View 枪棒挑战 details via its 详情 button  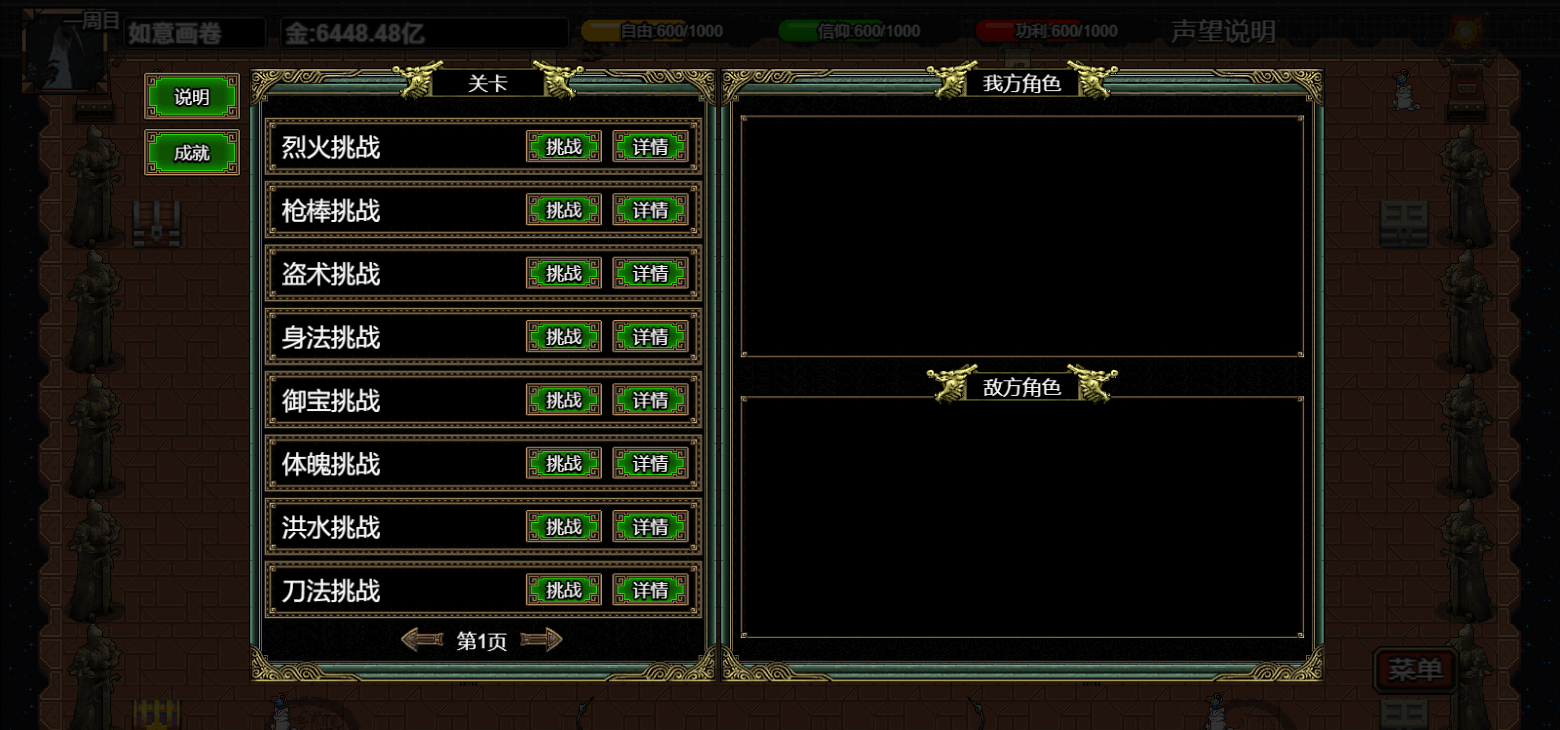tap(650, 210)
